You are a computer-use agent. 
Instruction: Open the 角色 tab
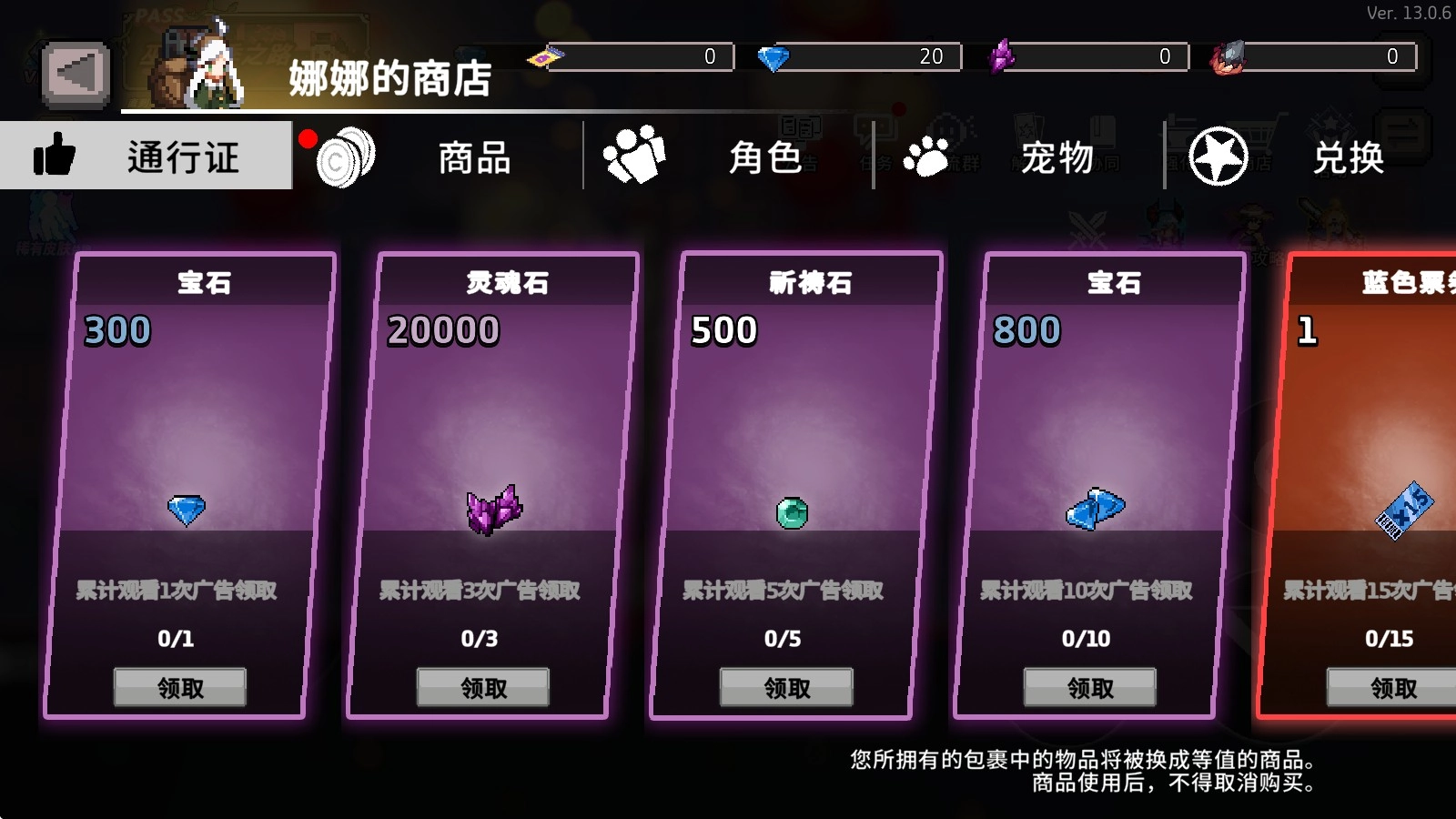764,158
